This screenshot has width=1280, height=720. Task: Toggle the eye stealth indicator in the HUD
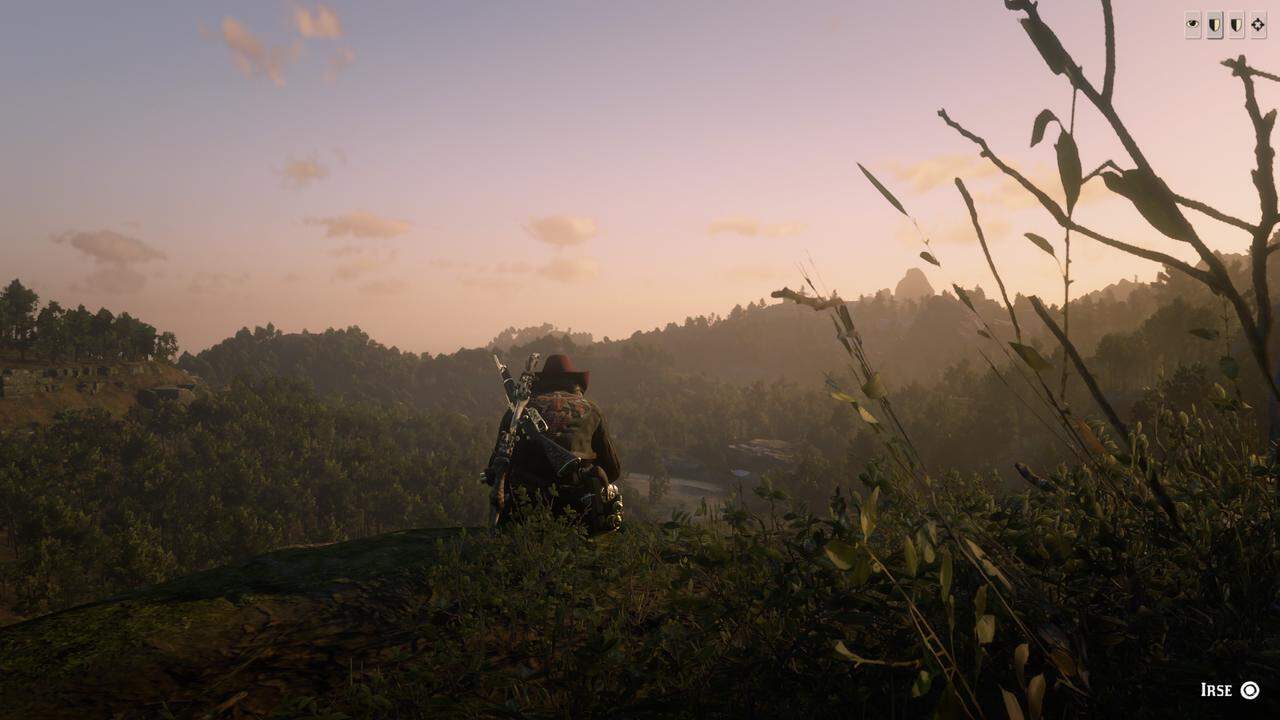[x=1193, y=24]
